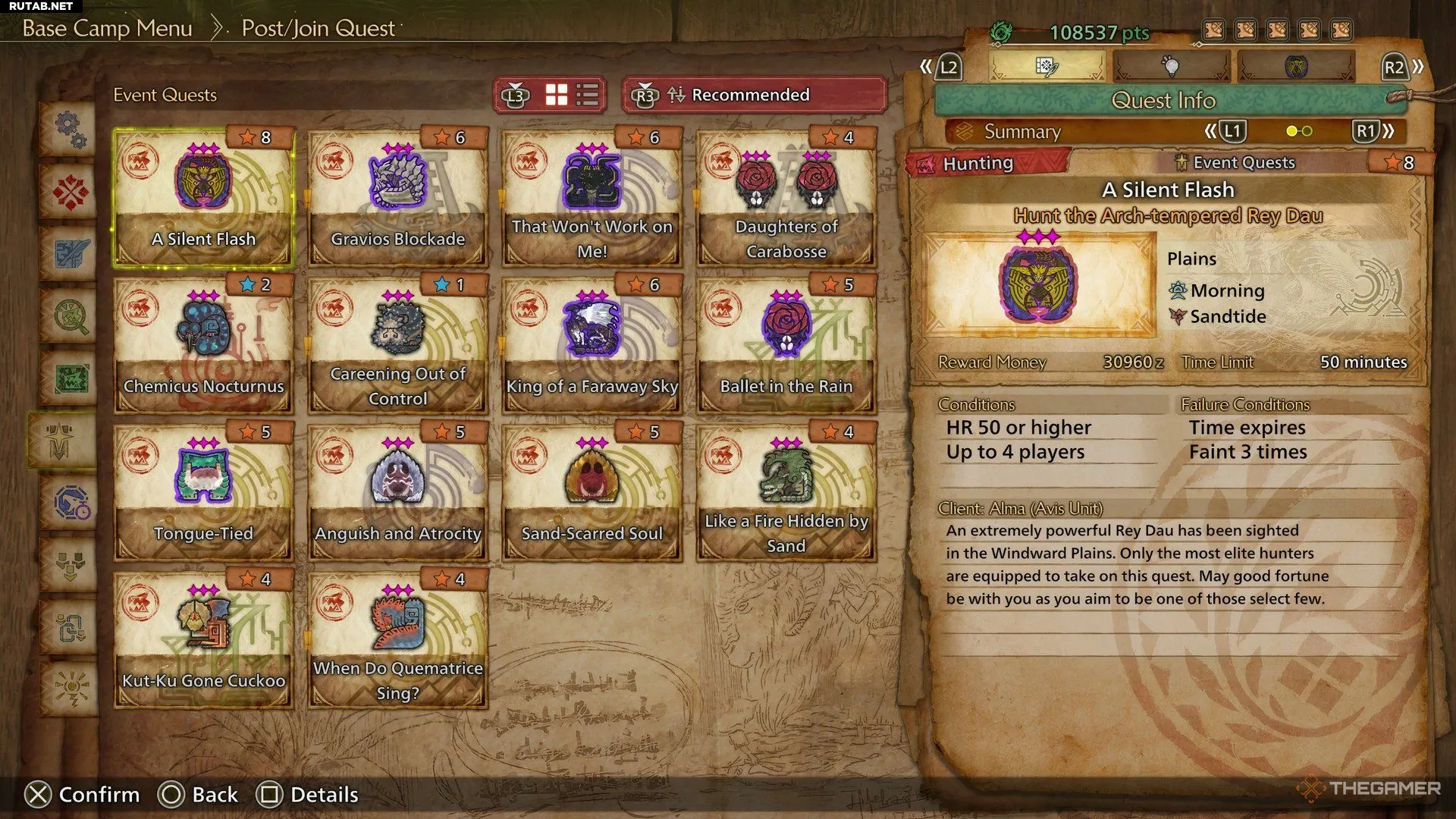Open the Ballet in the Rain quest
Image resolution: width=1456 pixels, height=819 pixels.
tap(786, 346)
